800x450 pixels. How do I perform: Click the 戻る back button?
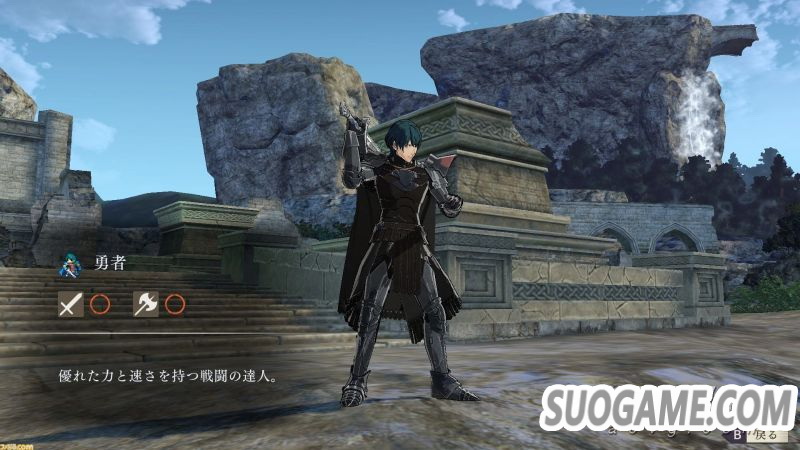pos(757,435)
